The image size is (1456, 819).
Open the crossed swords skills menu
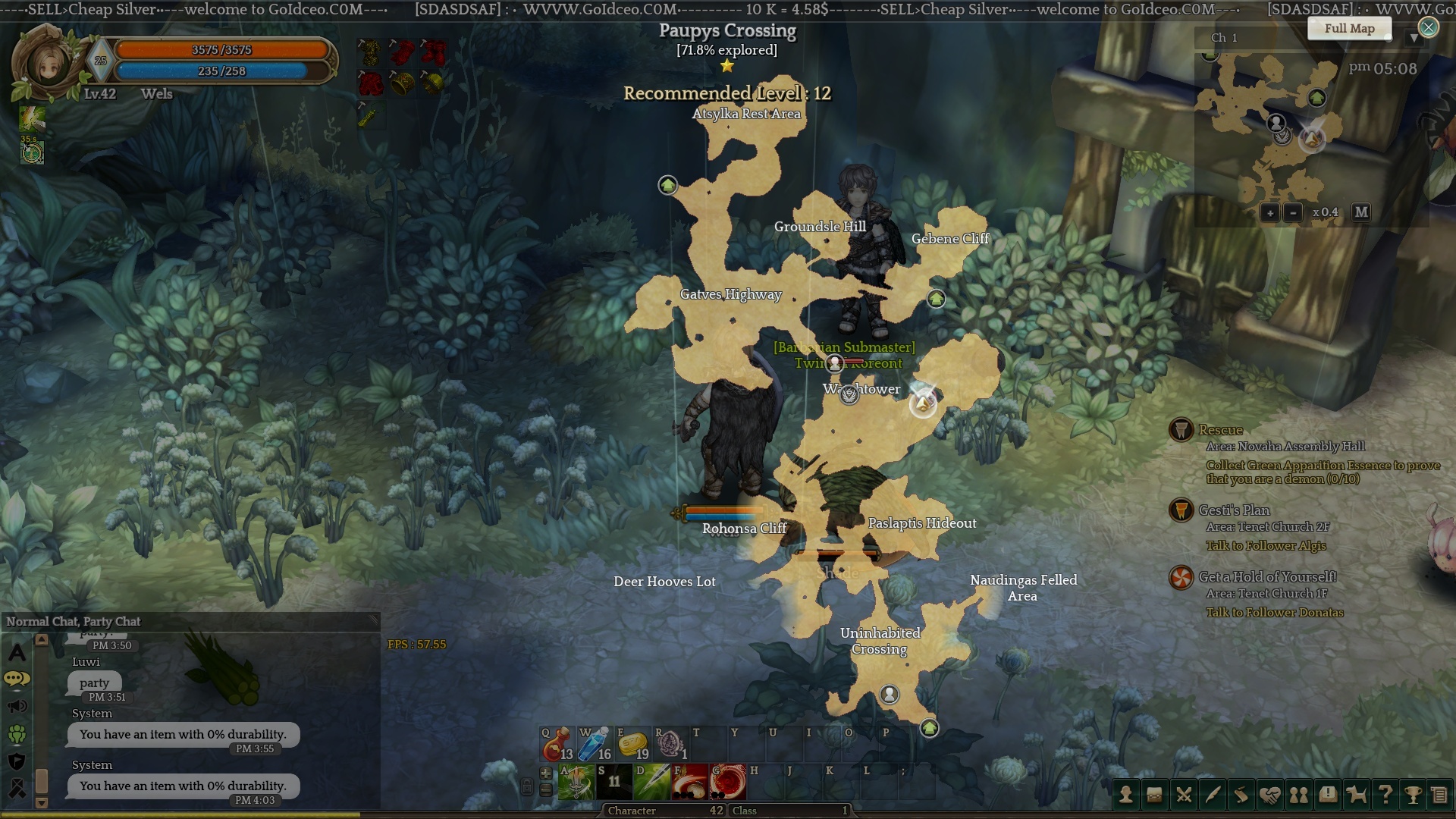pos(1183,795)
